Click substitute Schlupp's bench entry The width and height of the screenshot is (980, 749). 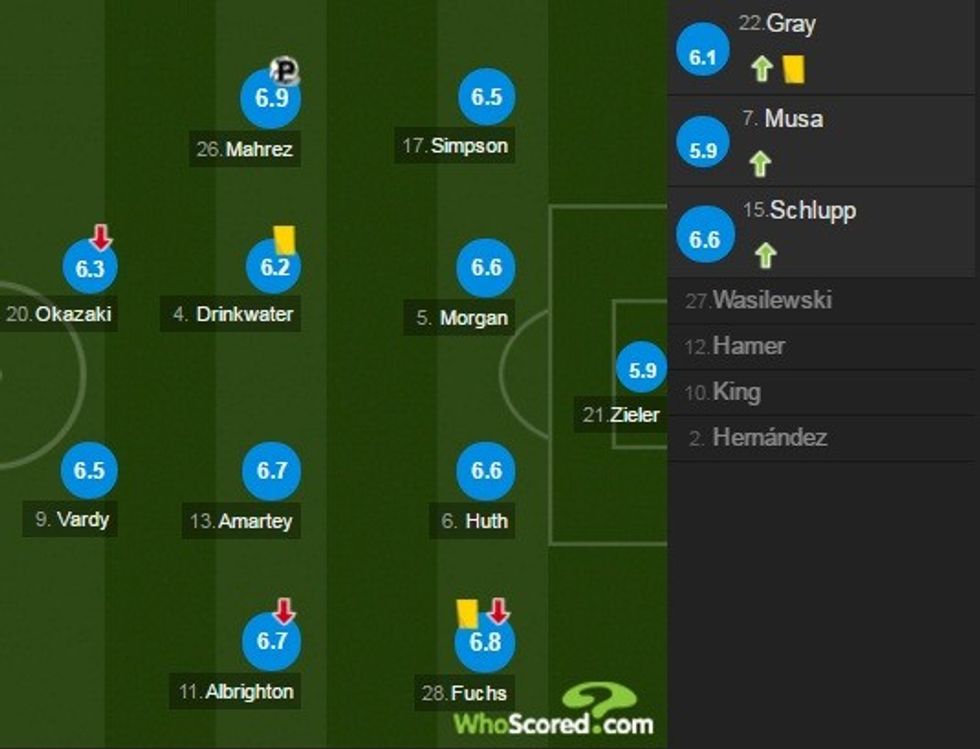click(x=822, y=233)
